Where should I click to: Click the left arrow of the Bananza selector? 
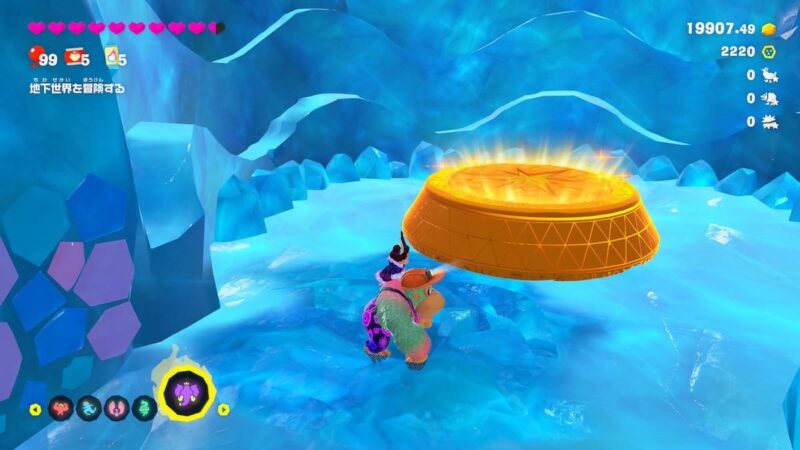[34, 409]
